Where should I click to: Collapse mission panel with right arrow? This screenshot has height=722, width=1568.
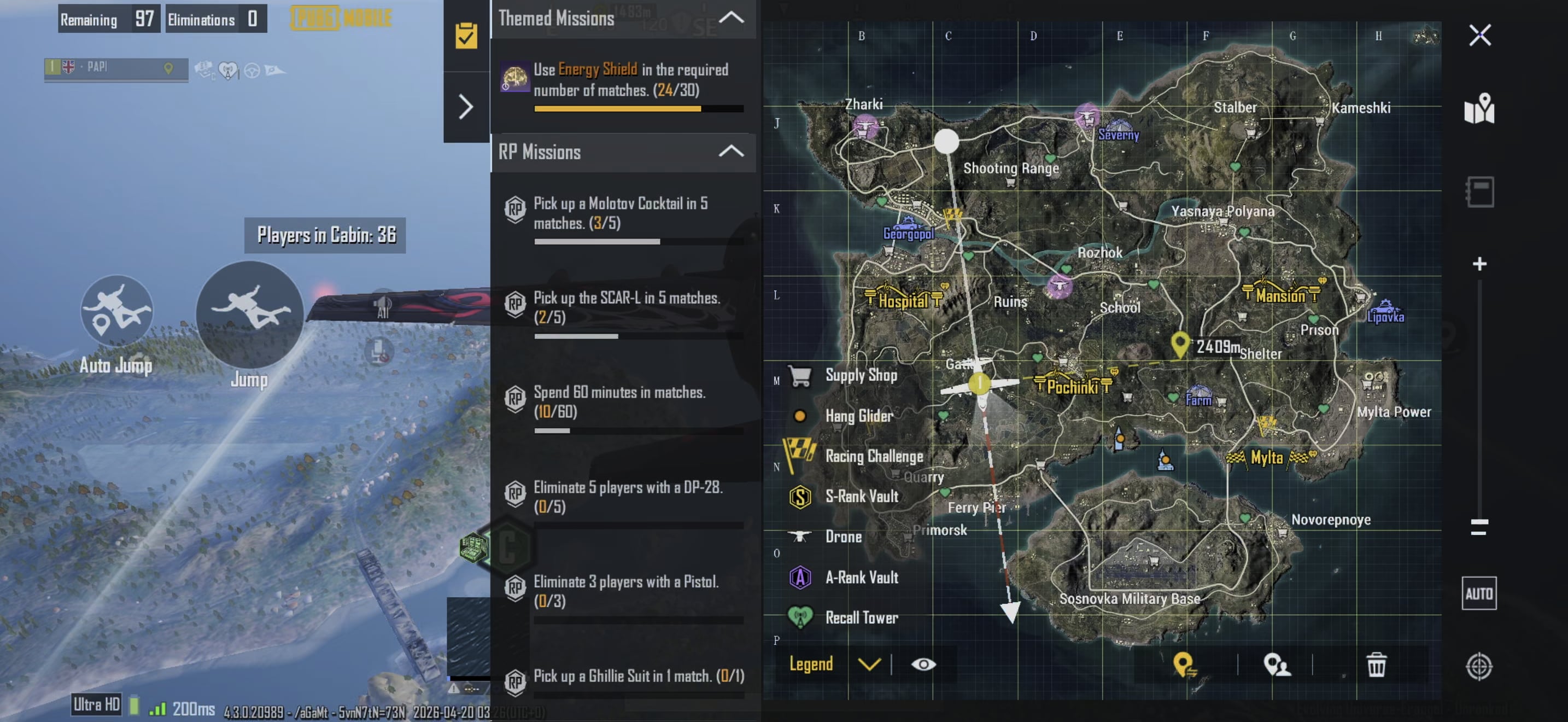click(x=466, y=107)
